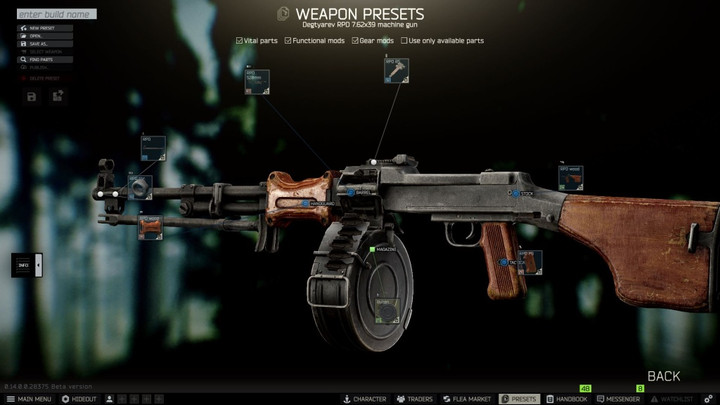
Task: Toggle the Gear mods checkbox
Action: pyautogui.click(x=355, y=41)
